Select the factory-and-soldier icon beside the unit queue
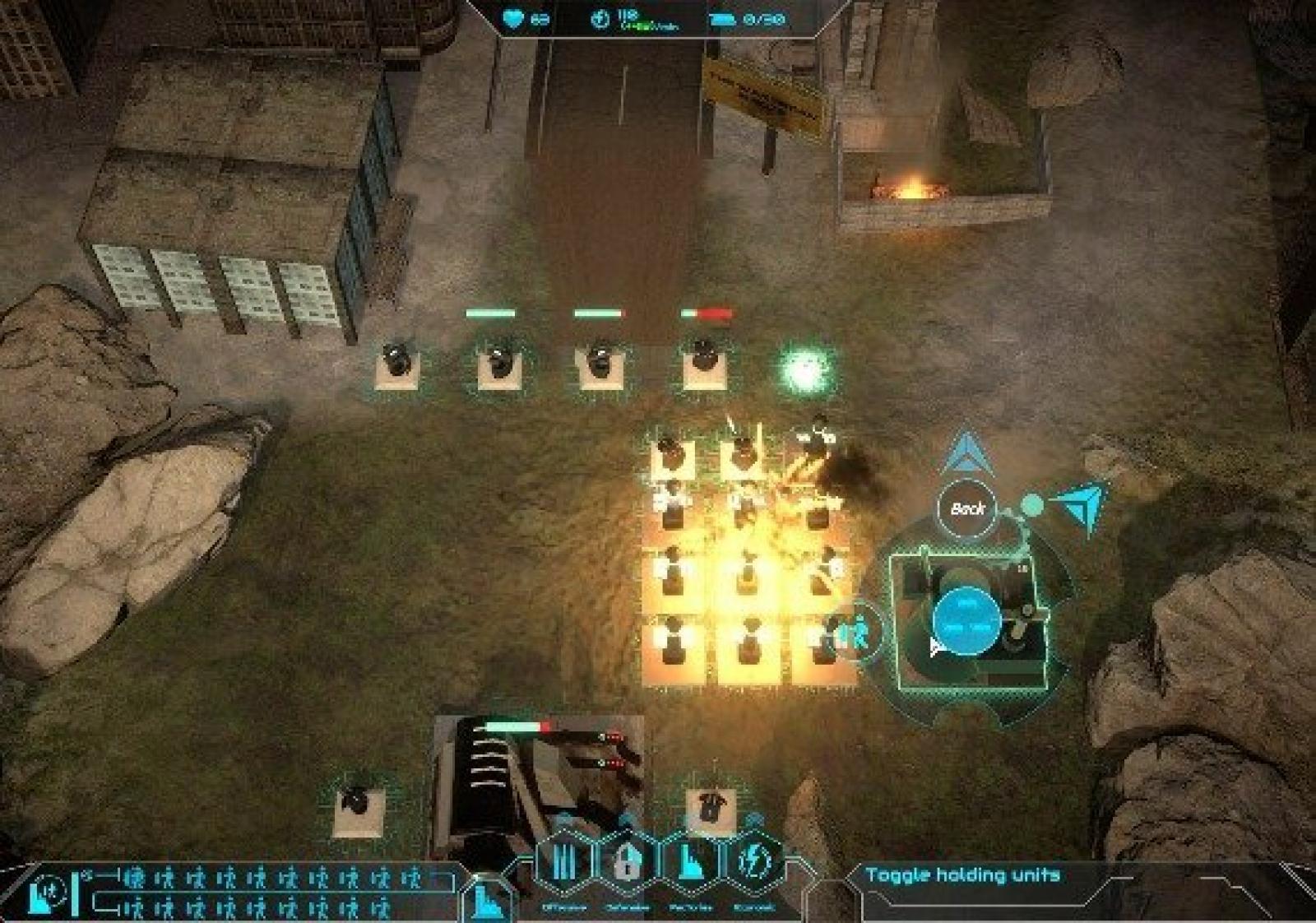The image size is (1316, 923). coord(46,893)
